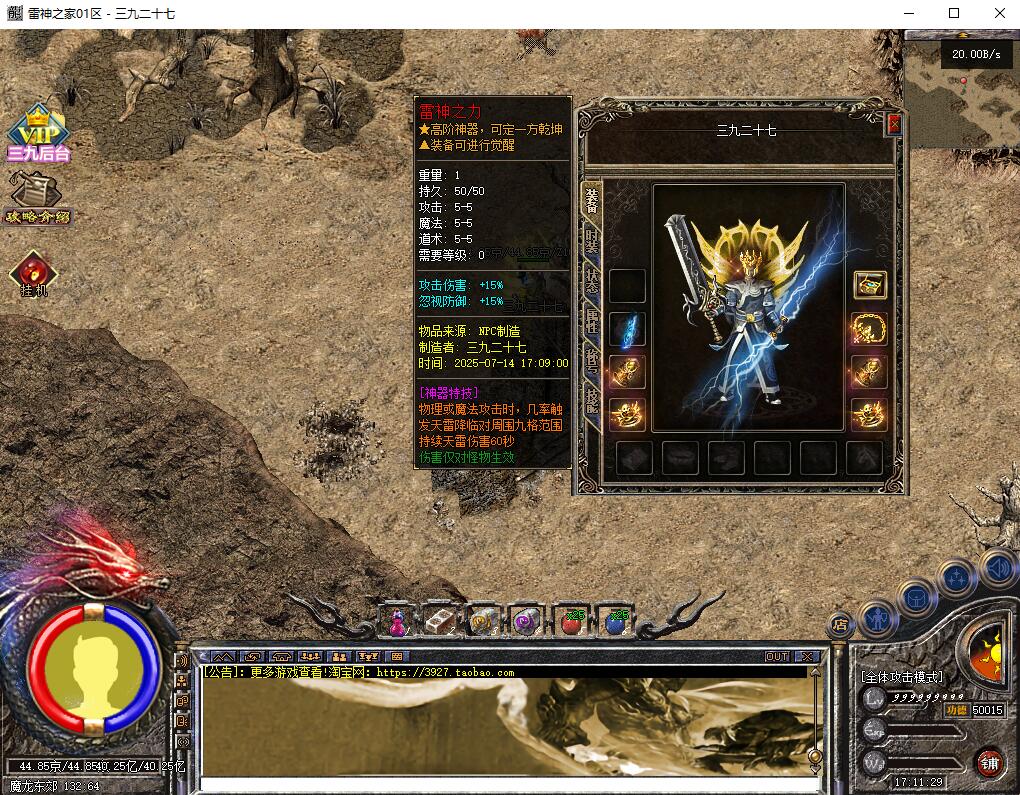Select the golden chain necklace slot

tap(869, 329)
